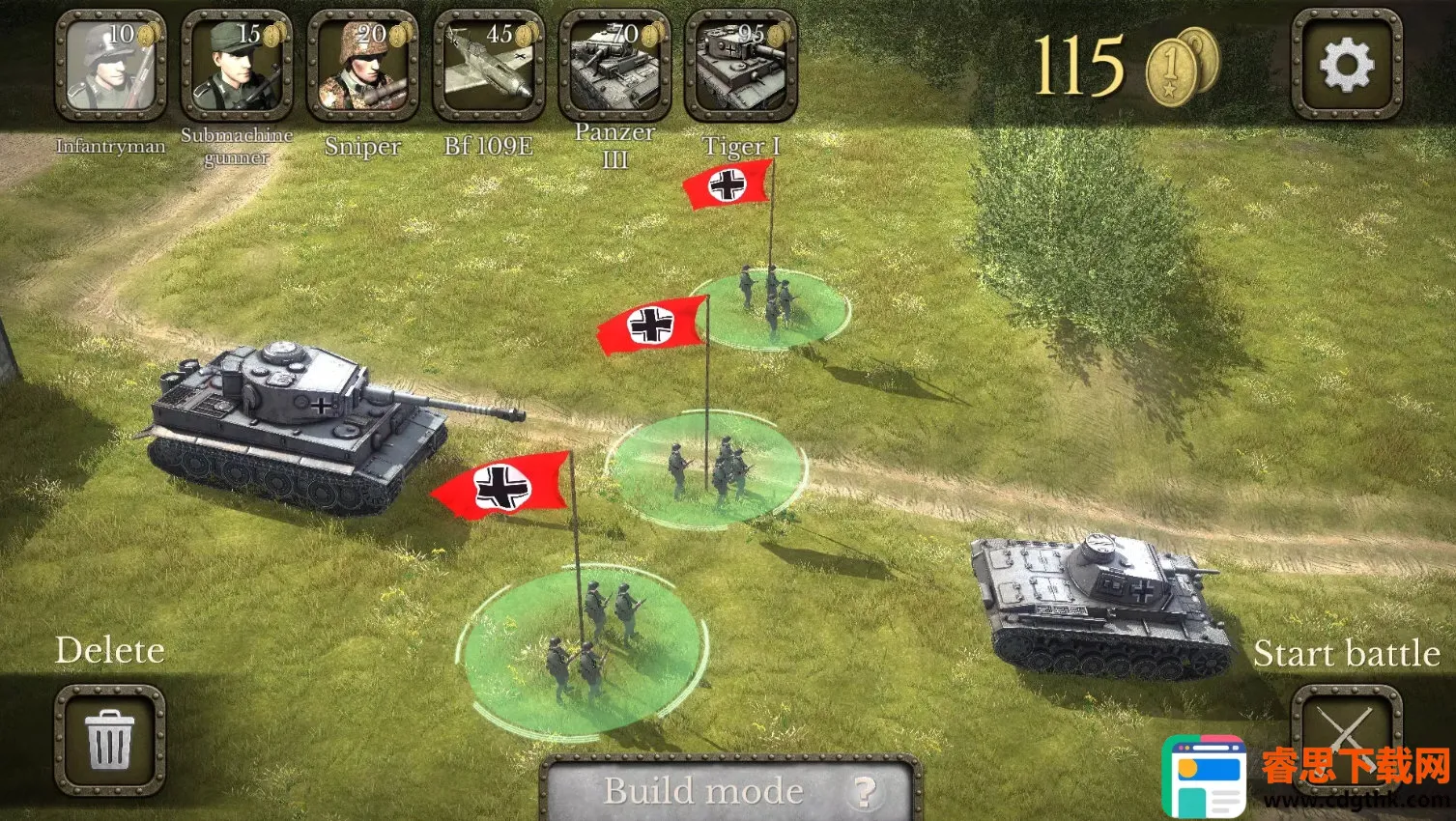Select the Tiger I tank card

741,65
